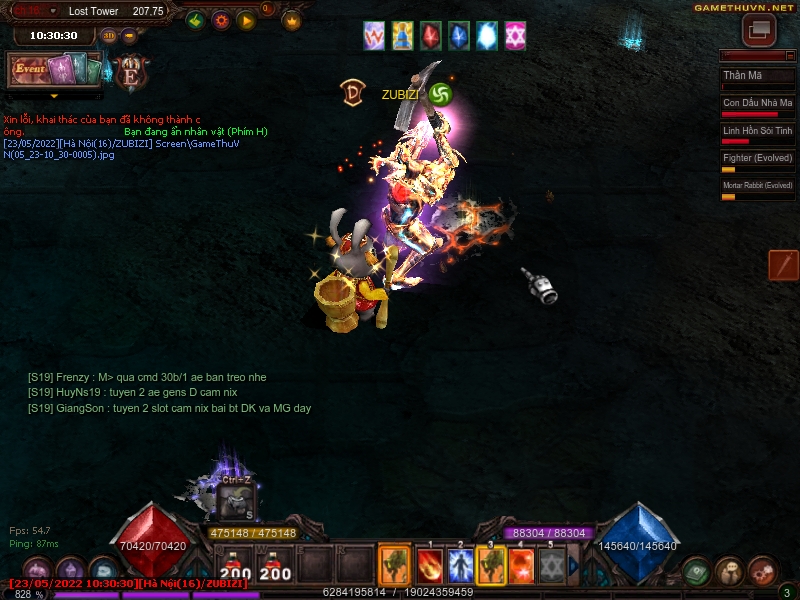Select the highlighted skill in slot 3
The height and width of the screenshot is (600, 800).
coord(491,566)
